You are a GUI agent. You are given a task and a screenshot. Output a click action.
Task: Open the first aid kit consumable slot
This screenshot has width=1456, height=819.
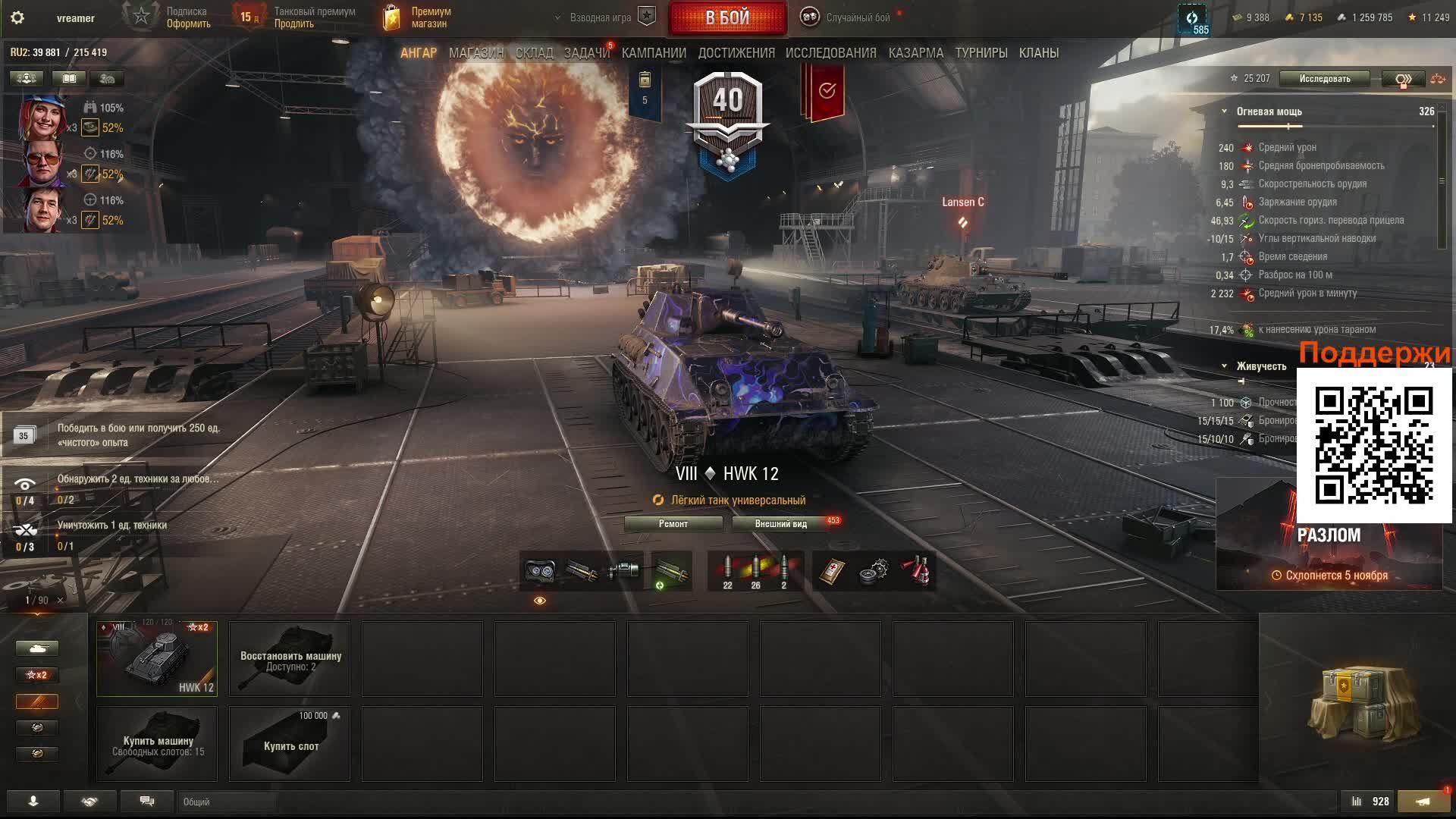tap(832, 572)
